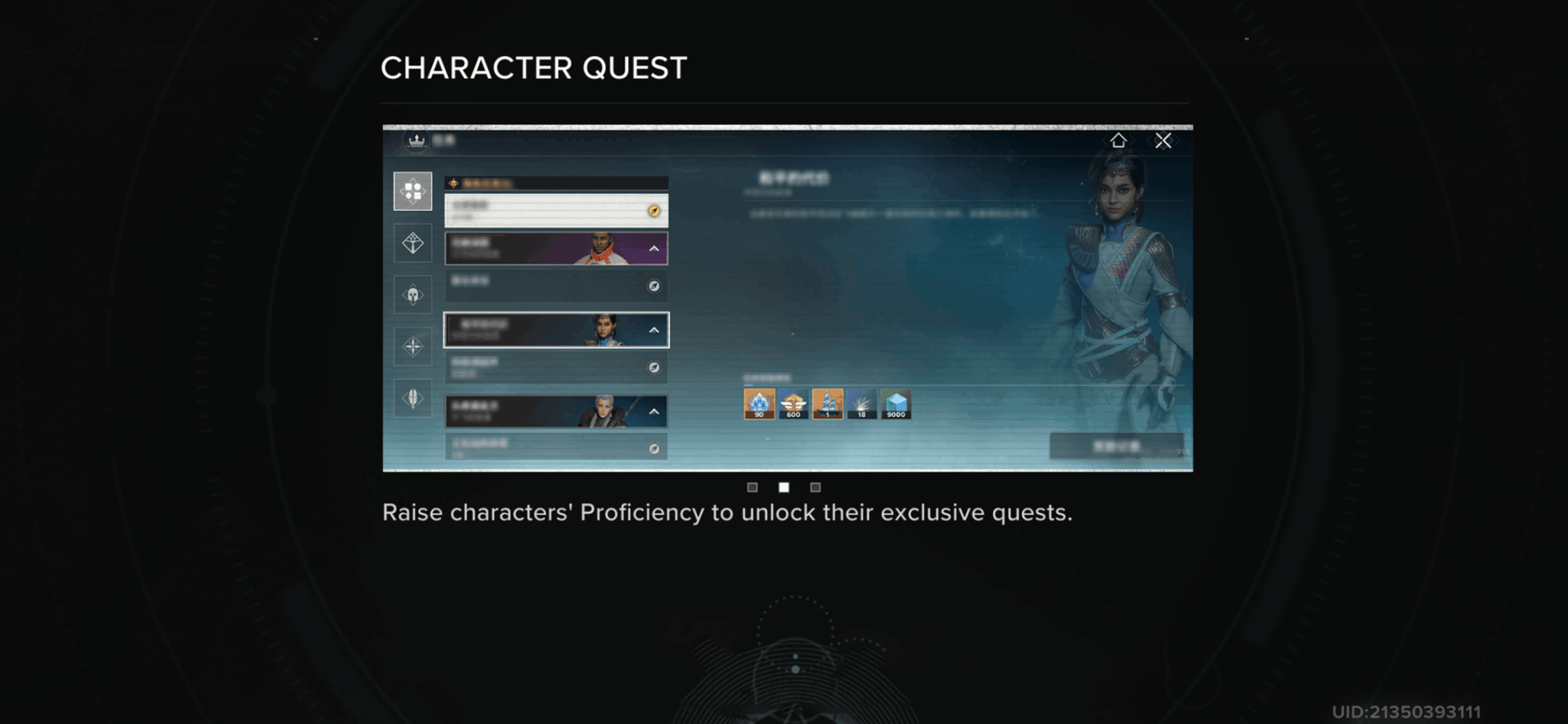Open the Home screen via house icon
The width and height of the screenshot is (1568, 724).
(1120, 141)
